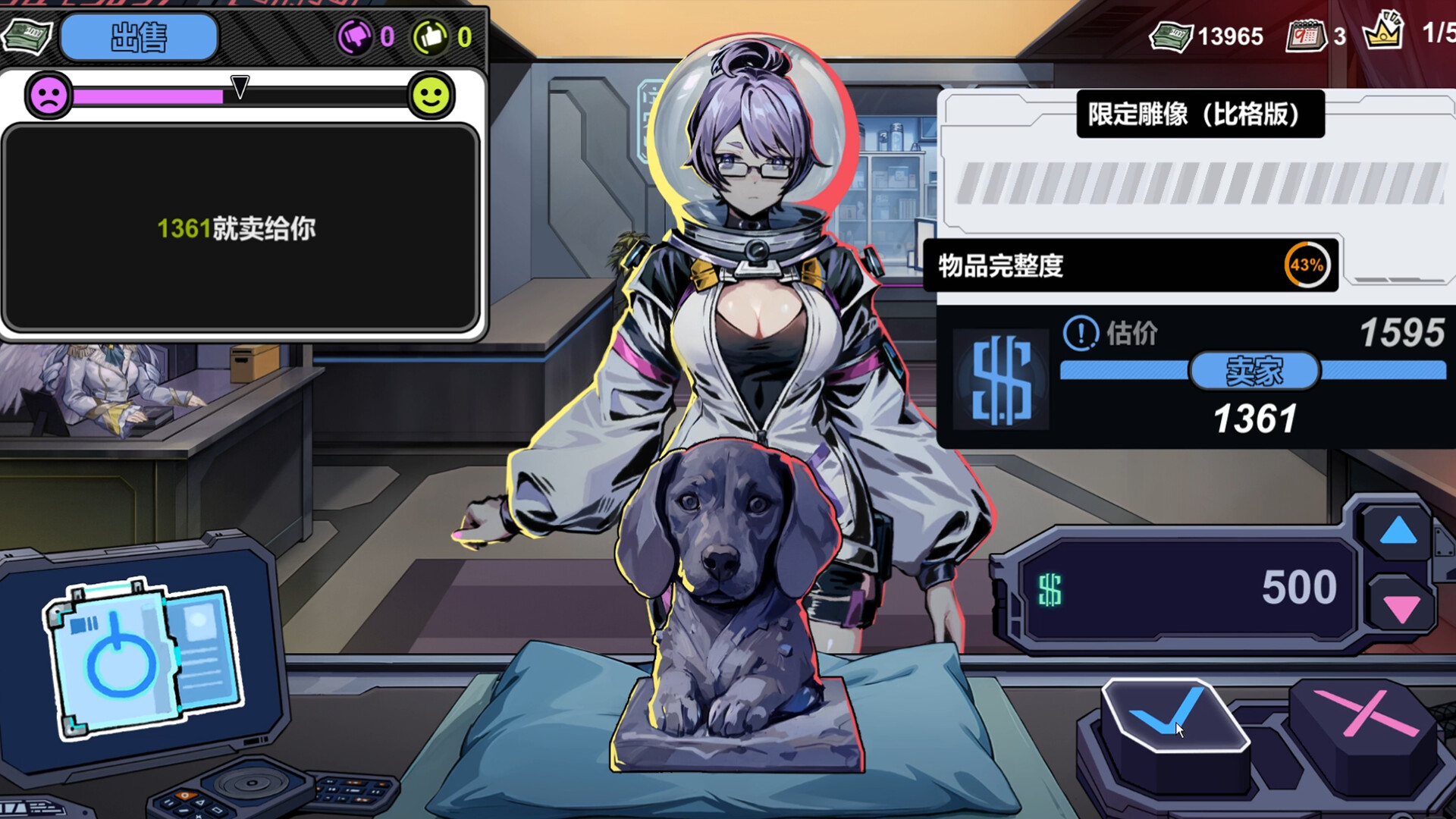Click the 43% item integrity gauge

pyautogui.click(x=1307, y=265)
